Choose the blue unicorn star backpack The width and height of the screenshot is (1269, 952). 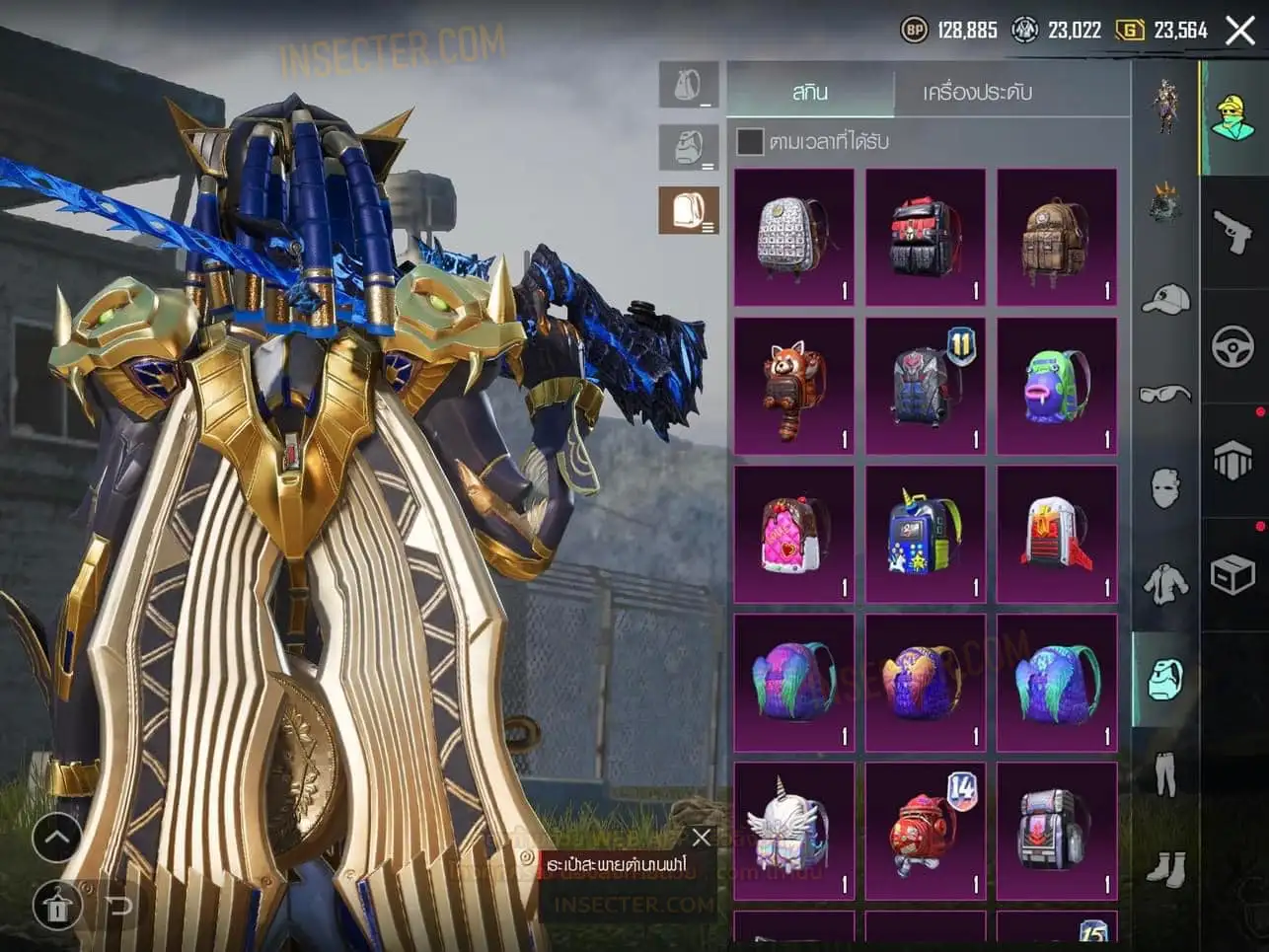click(x=925, y=534)
